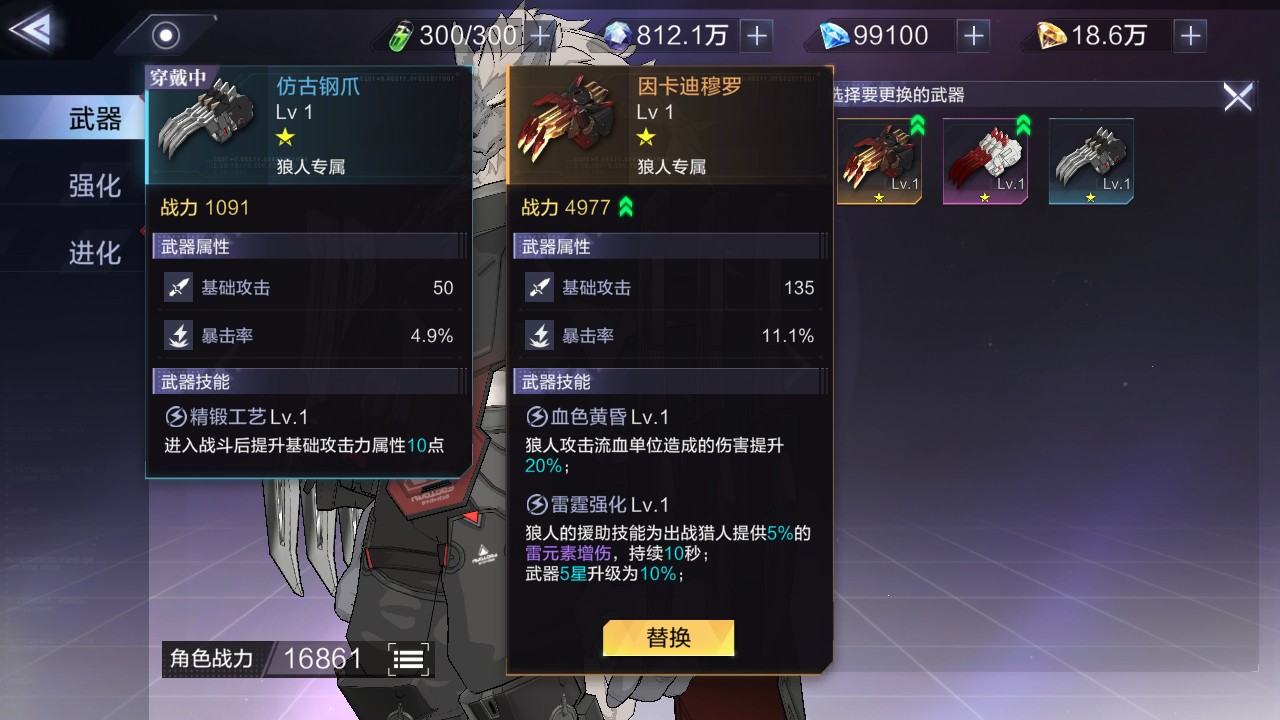1280x720 pixels.
Task: Select the red-gold claw weapon thumbnail
Action: pos(879,160)
